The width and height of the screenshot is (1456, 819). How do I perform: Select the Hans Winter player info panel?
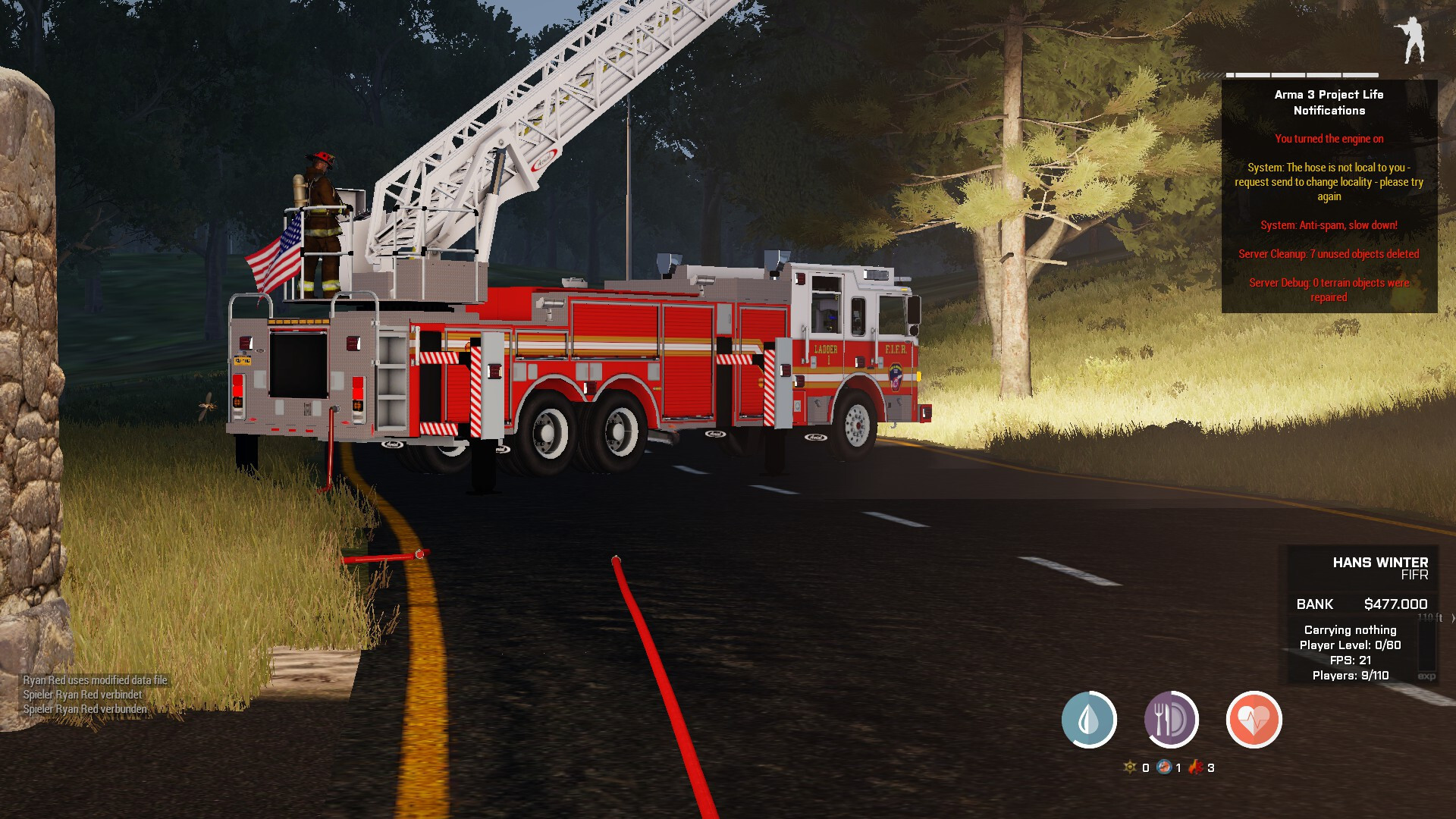coord(1357,614)
